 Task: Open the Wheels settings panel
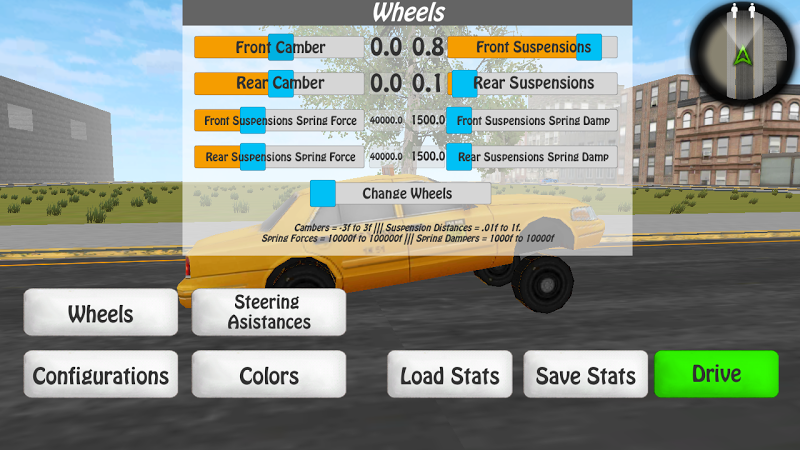point(100,313)
